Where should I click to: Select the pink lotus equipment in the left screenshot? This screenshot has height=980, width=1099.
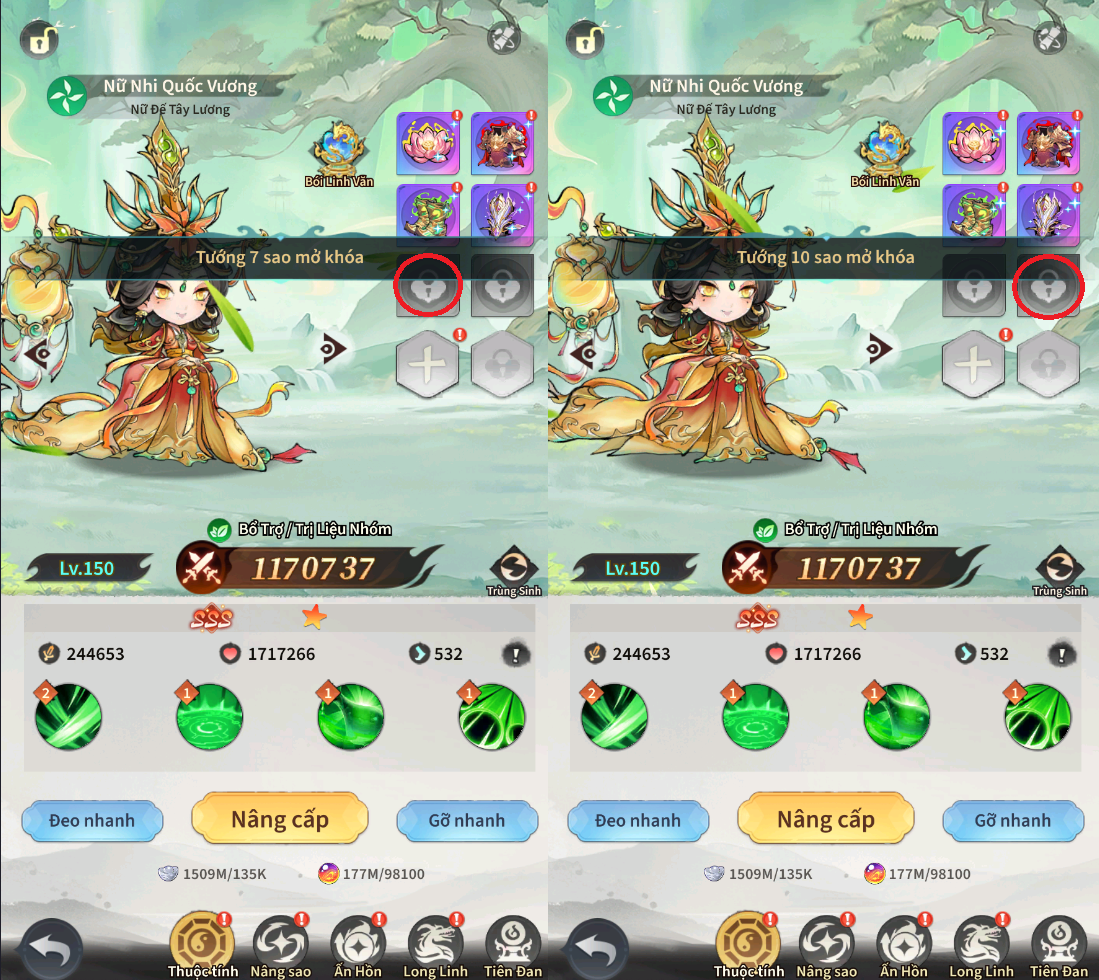click(428, 143)
